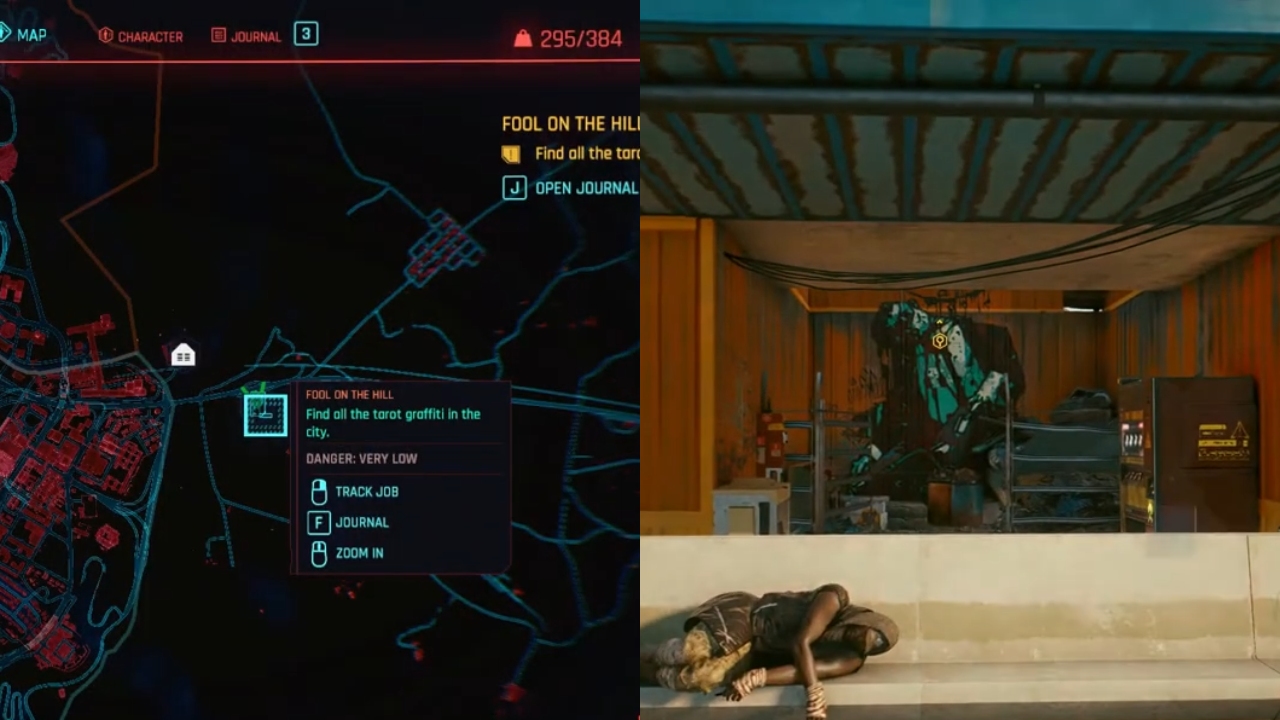Select Journal in the quest tooltip
Image resolution: width=1280 pixels, height=720 pixels.
pyautogui.click(x=364, y=522)
